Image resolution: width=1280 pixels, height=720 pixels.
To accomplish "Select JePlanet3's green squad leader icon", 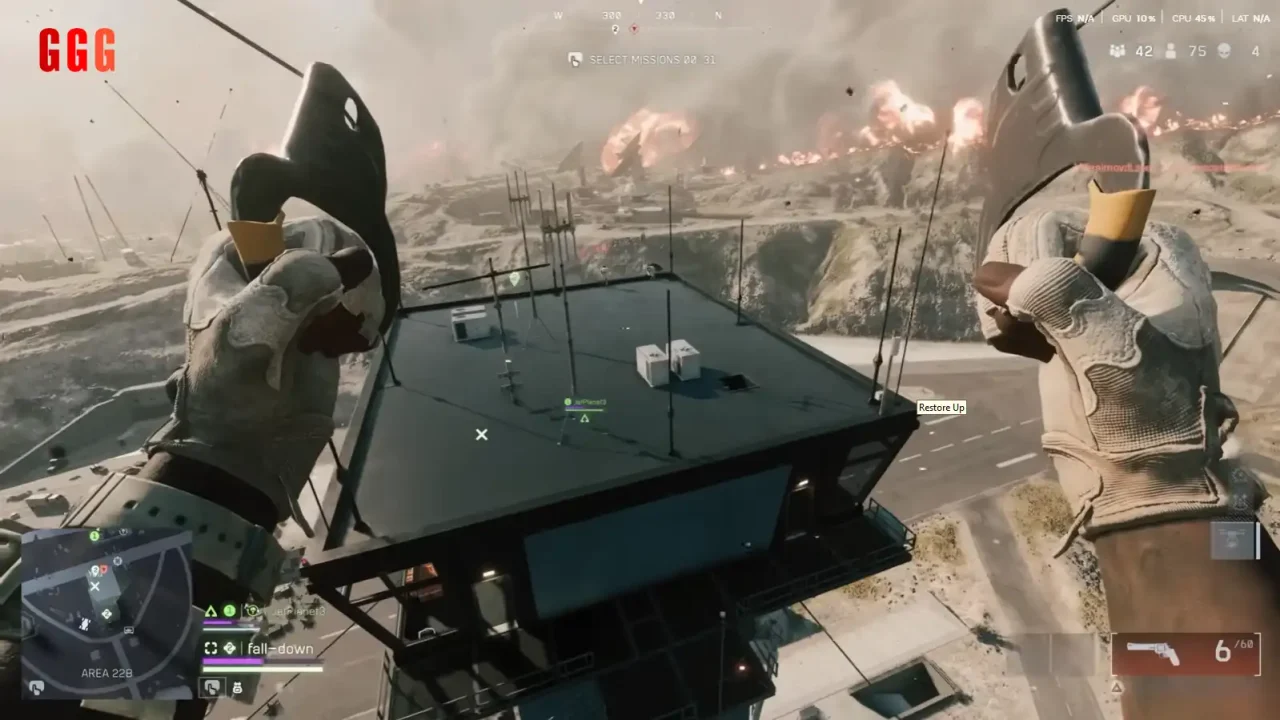I will [230, 610].
